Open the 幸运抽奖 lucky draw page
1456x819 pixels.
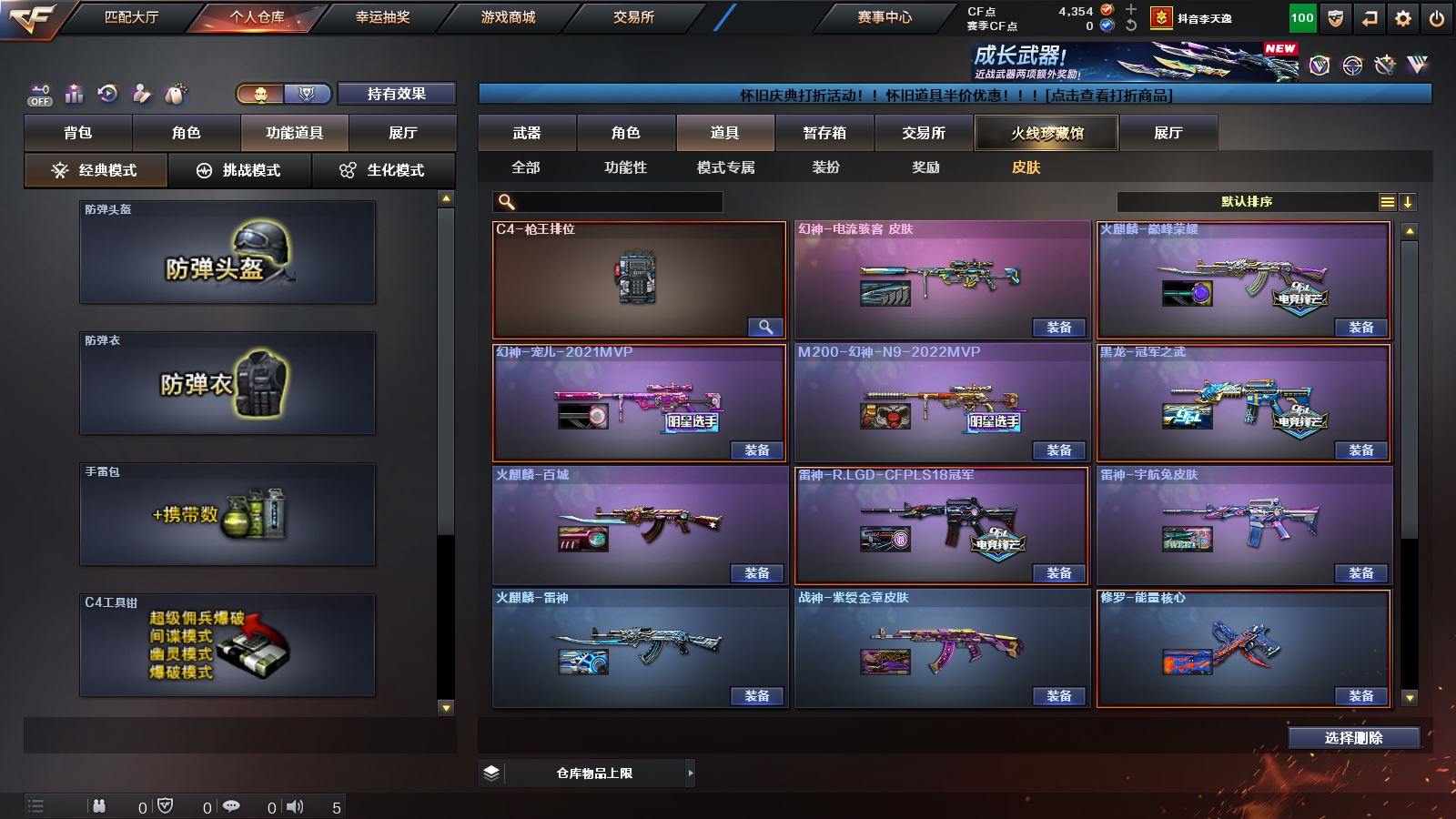[x=382, y=17]
